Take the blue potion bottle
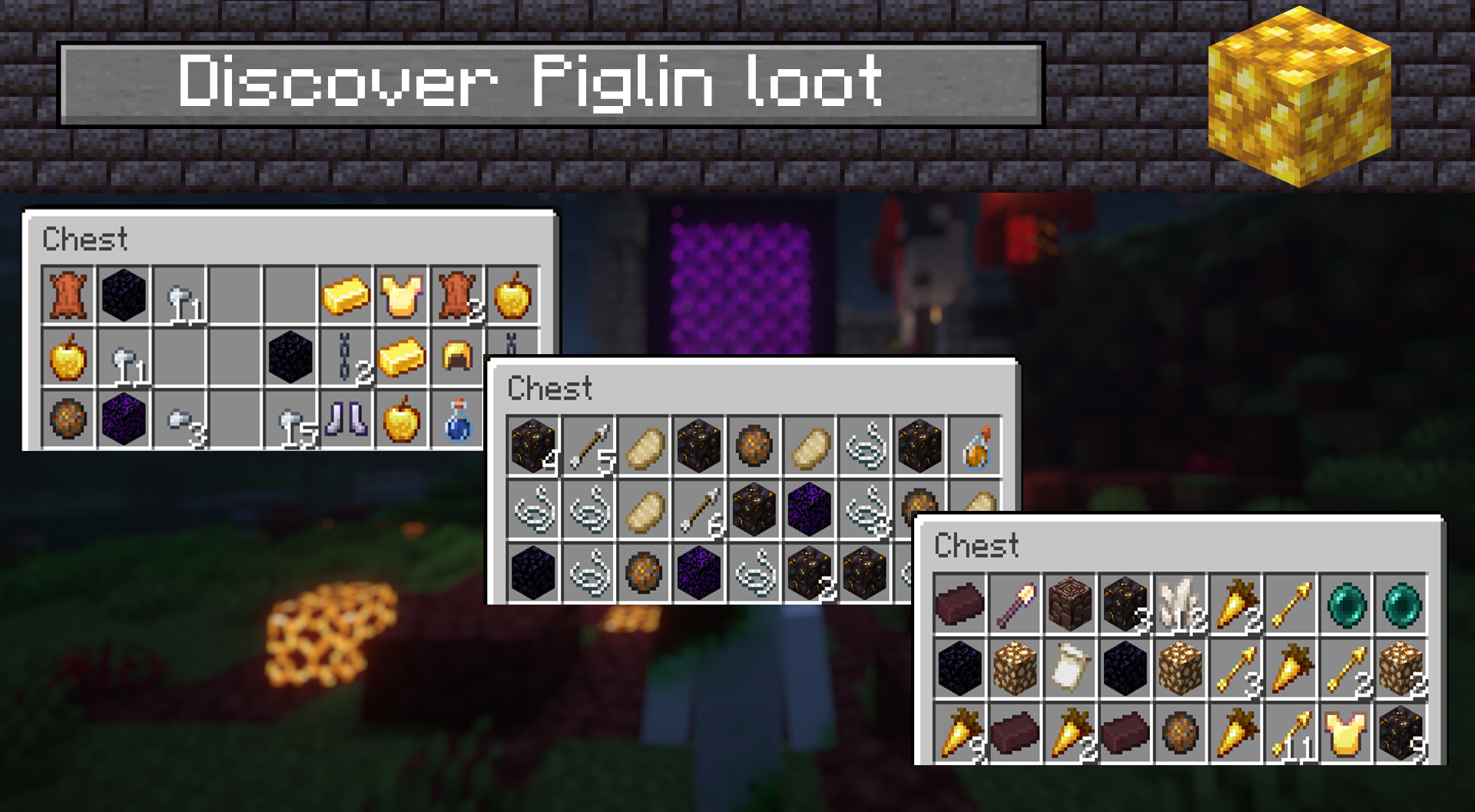 [x=458, y=420]
